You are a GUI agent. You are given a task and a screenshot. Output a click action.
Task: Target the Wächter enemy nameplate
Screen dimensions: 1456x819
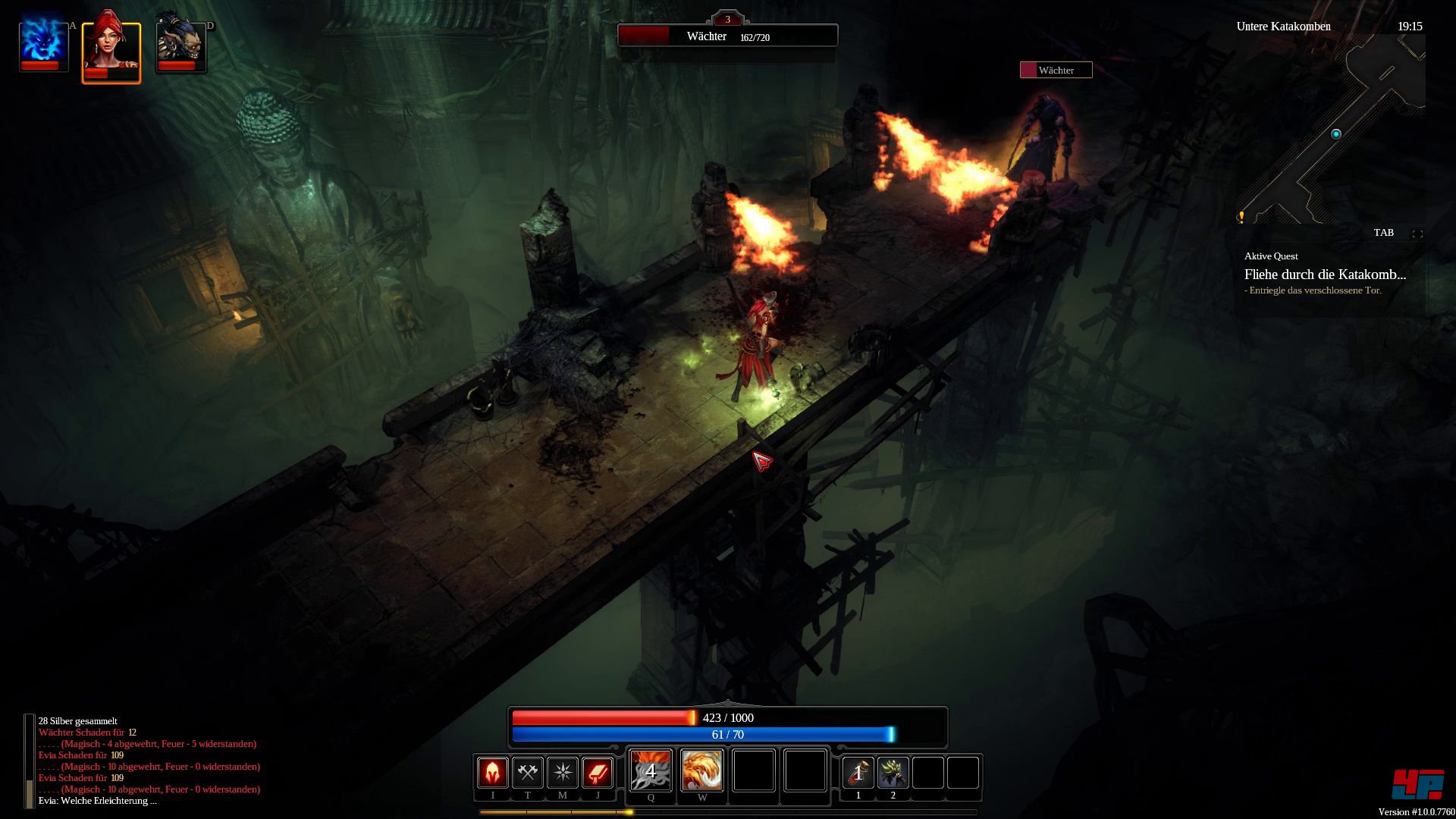click(x=1056, y=71)
